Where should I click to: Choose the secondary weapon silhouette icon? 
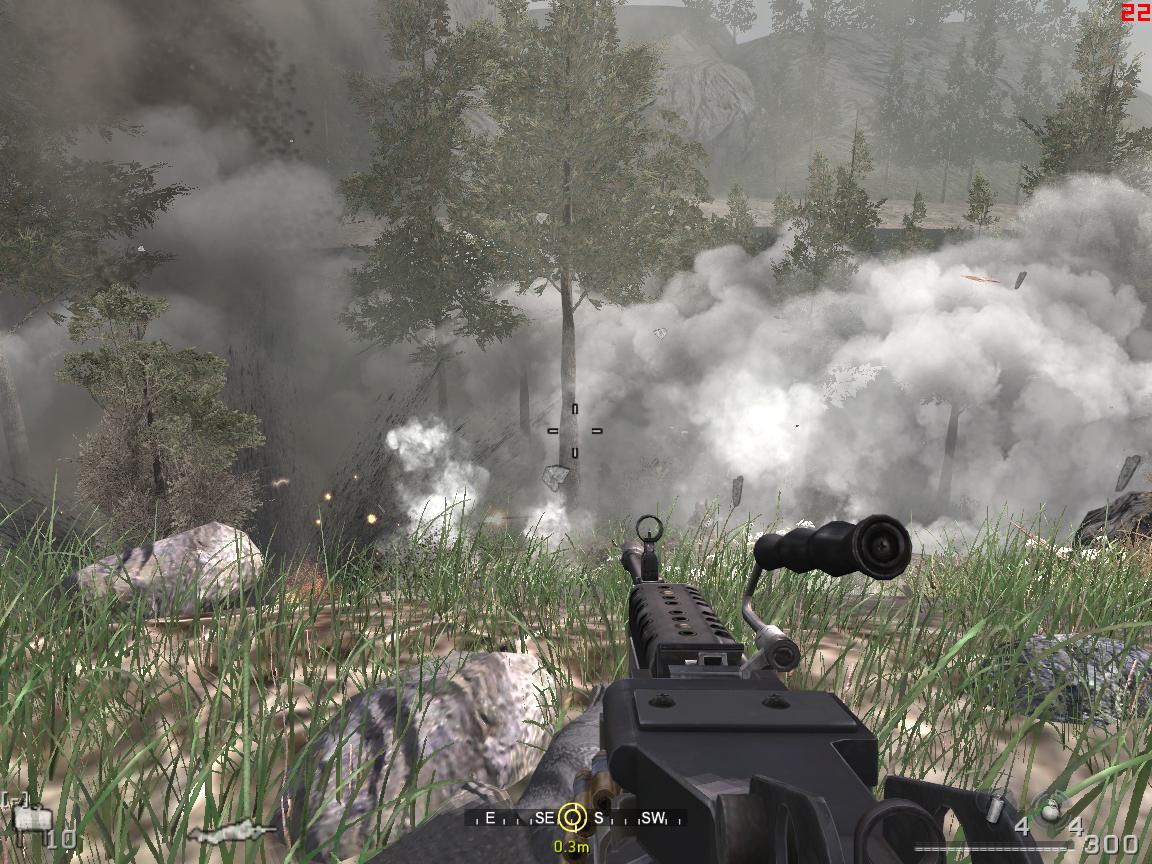click(x=232, y=832)
